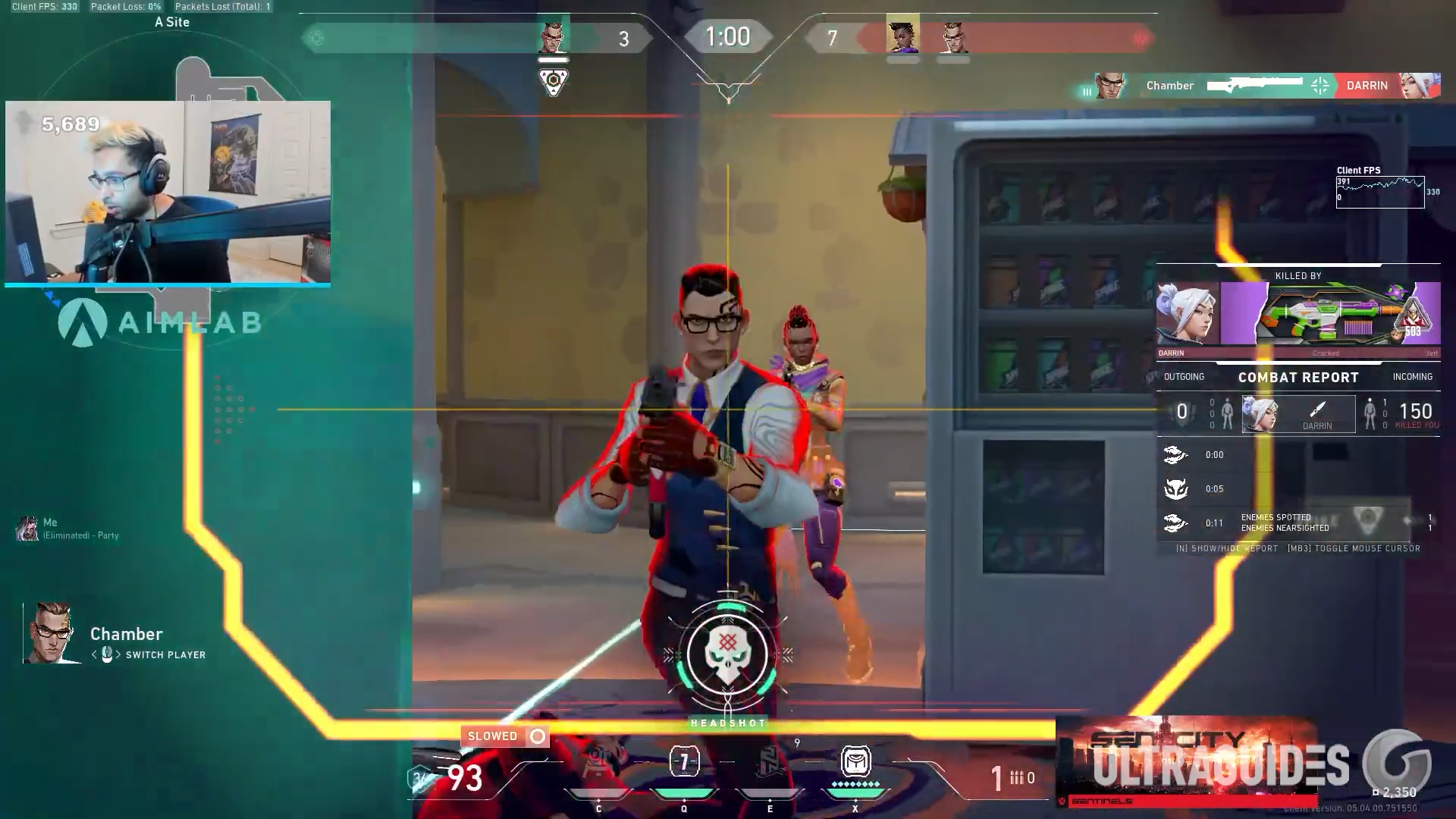Click the blond enemy agent portrait in top bar
Image resolution: width=1456 pixels, height=819 pixels.
(953, 36)
